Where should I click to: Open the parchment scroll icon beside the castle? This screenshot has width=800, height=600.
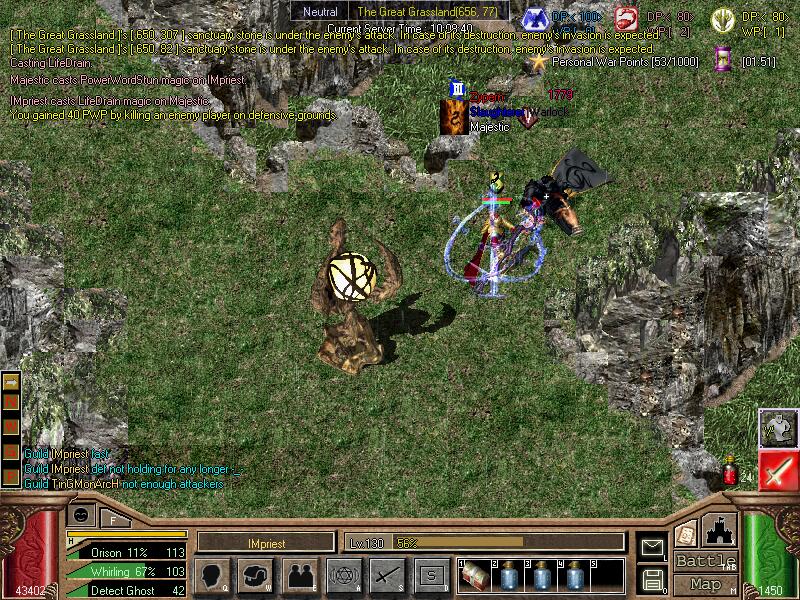tap(686, 533)
